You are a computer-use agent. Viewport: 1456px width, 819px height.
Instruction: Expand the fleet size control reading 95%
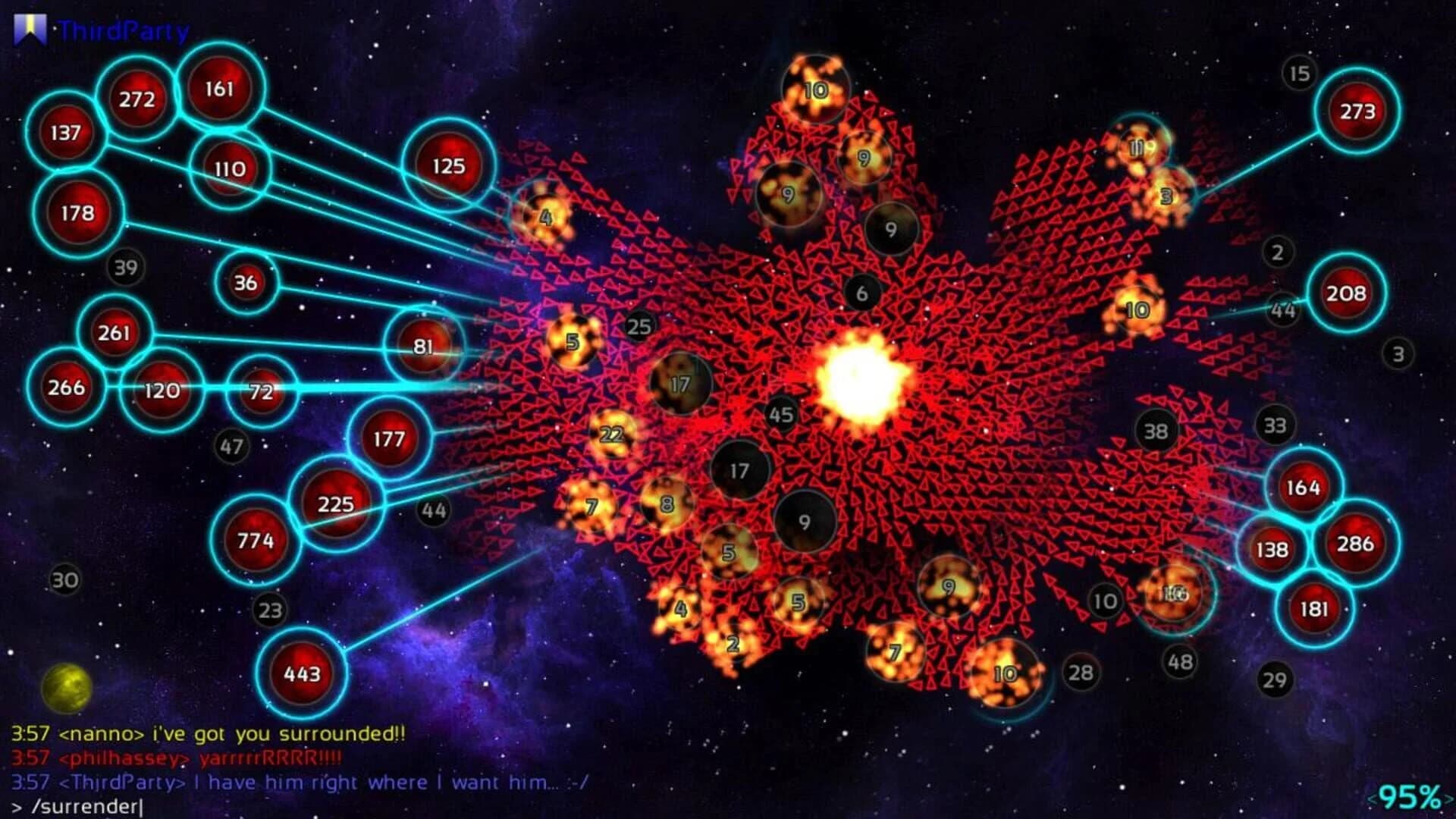click(x=1409, y=796)
